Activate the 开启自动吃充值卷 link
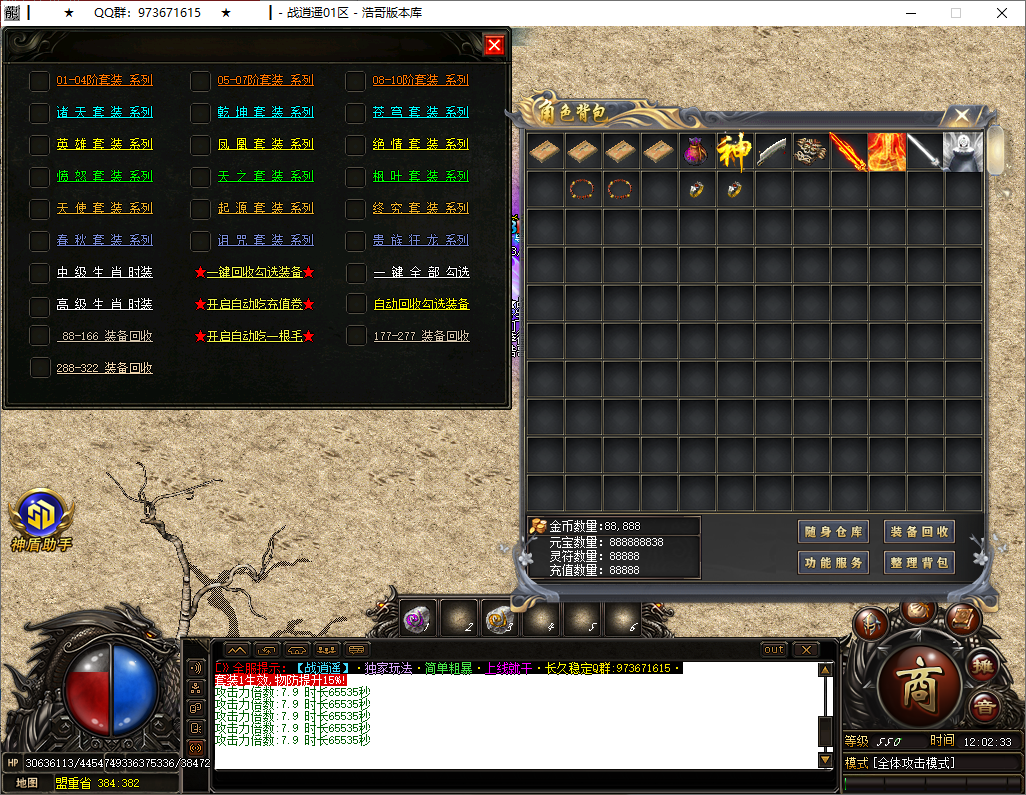This screenshot has width=1026, height=795. (x=254, y=304)
